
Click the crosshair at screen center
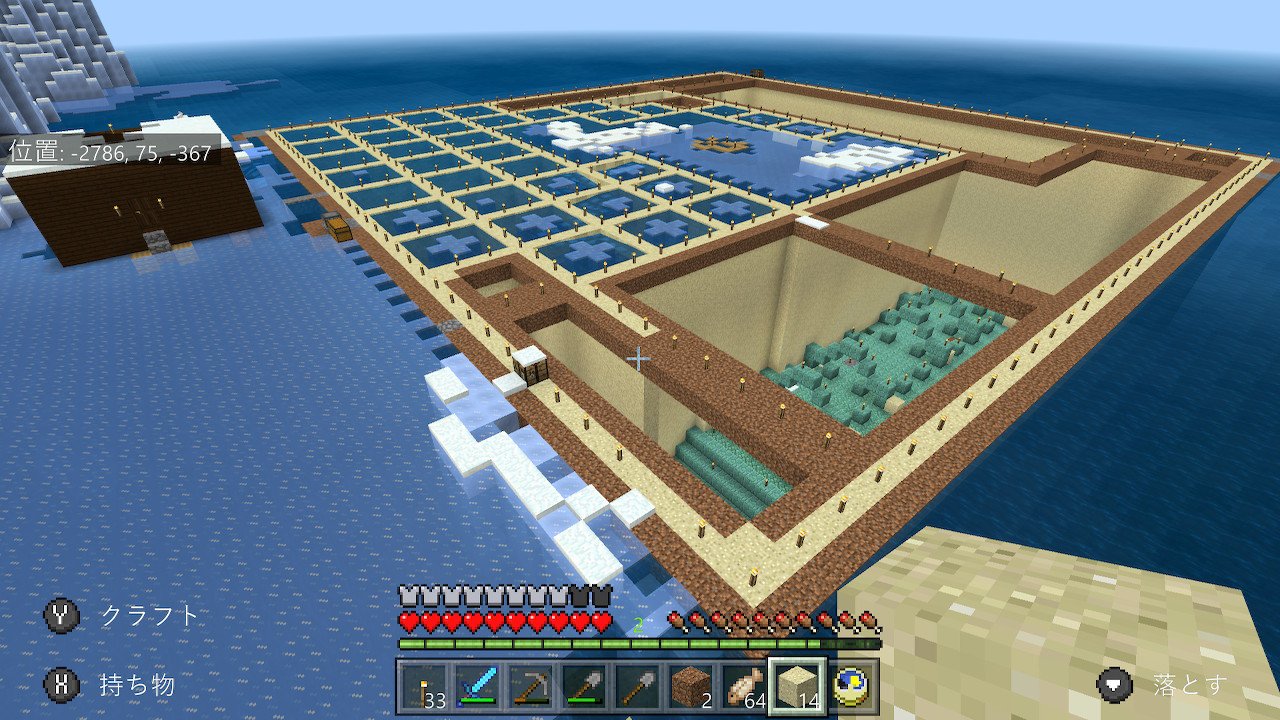click(x=637, y=356)
